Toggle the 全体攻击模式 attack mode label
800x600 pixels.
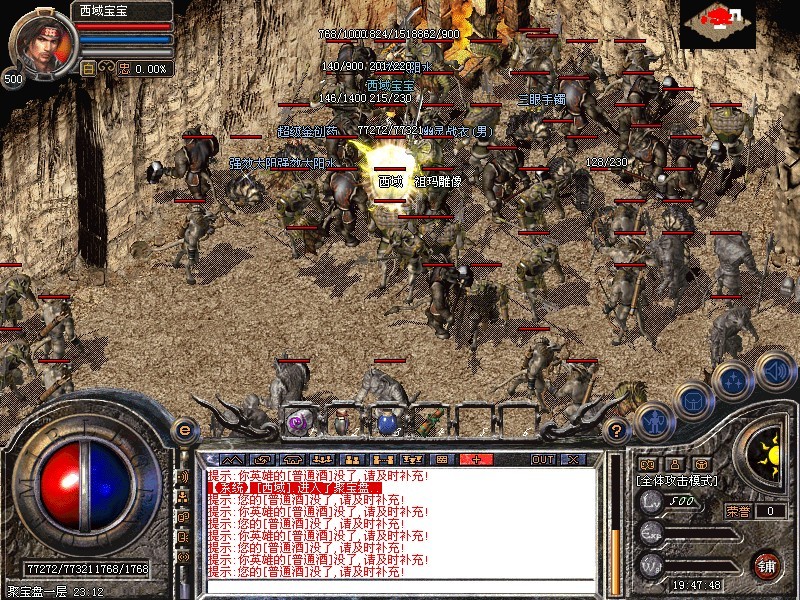[x=673, y=480]
